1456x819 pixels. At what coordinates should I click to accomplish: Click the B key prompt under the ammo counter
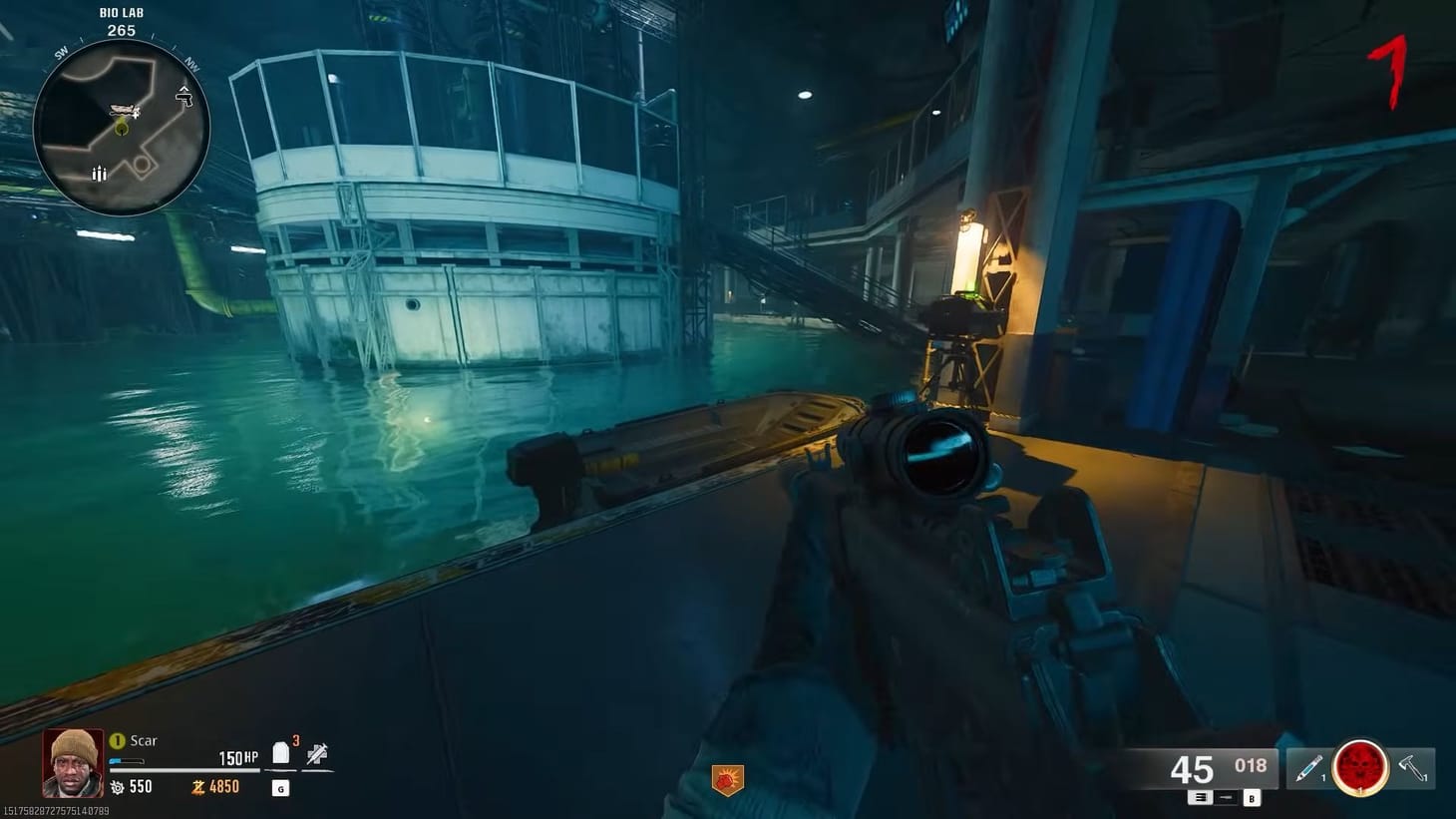pos(1252,797)
